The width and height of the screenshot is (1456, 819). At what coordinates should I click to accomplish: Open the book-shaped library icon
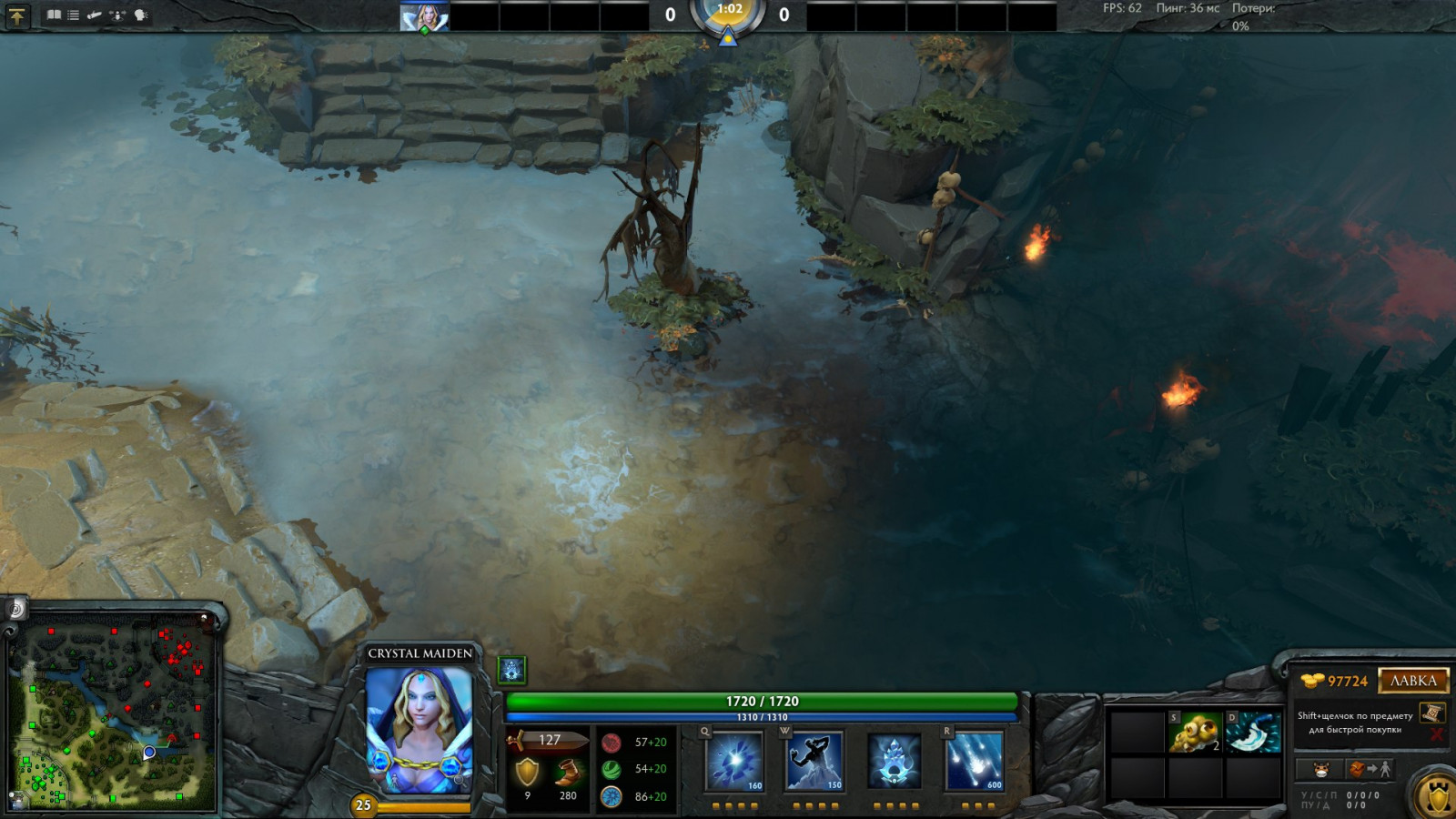pyautogui.click(x=54, y=15)
